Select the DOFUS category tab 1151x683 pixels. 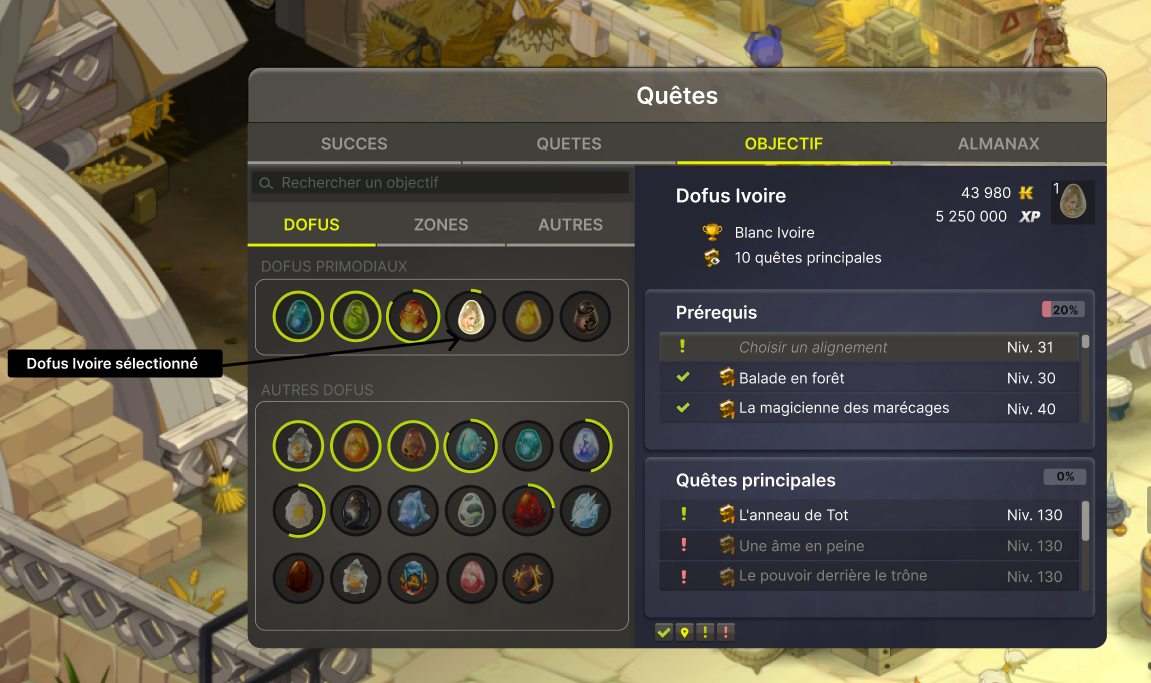click(x=312, y=225)
